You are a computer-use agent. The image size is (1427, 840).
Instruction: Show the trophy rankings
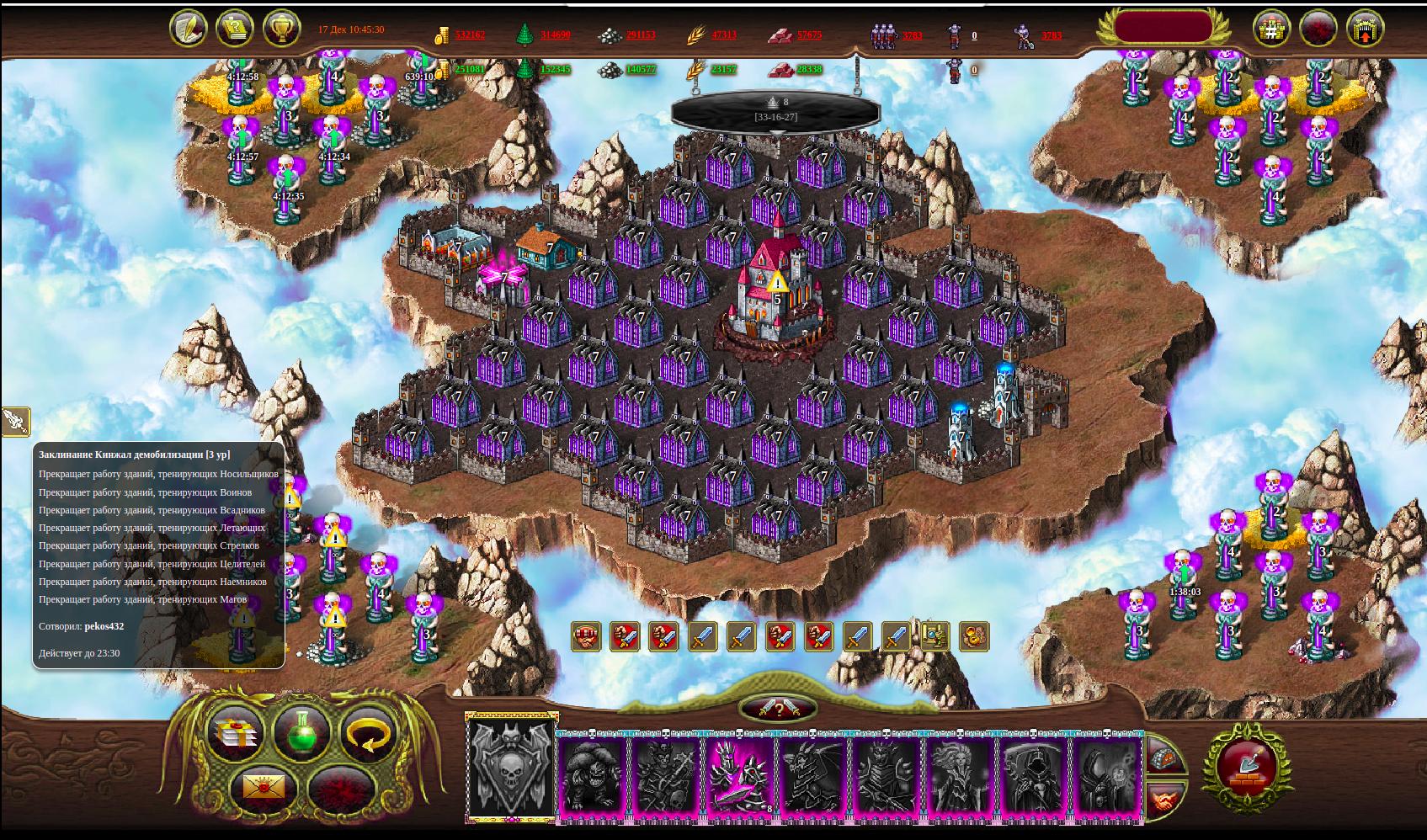click(x=282, y=29)
